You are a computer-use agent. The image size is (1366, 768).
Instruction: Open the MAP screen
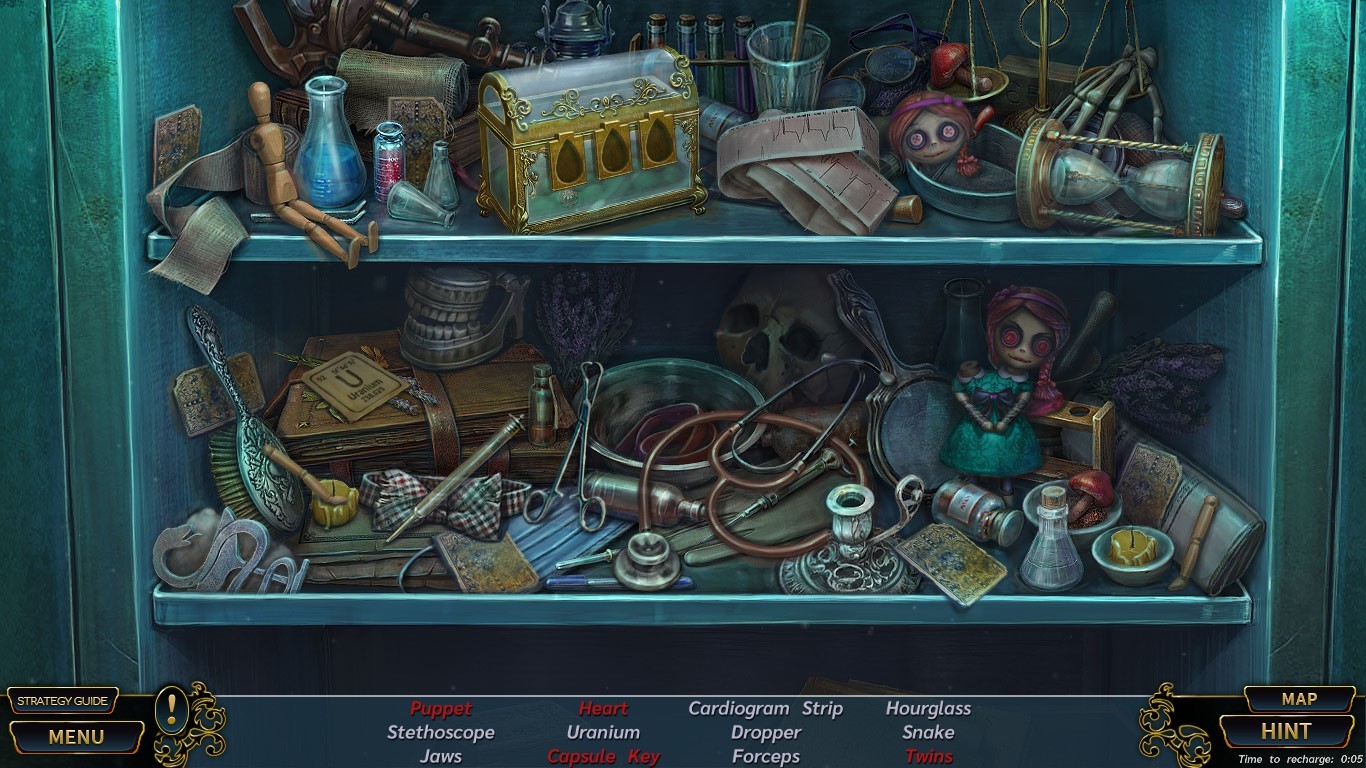(1299, 699)
